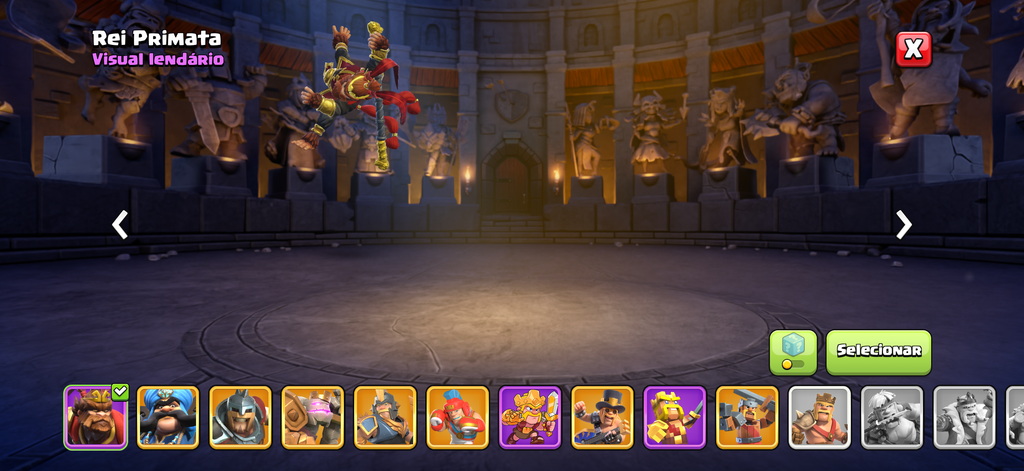Viewport: 1024px width, 471px height.
Task: Confirm skin with the Selecionar button
Action: [878, 352]
